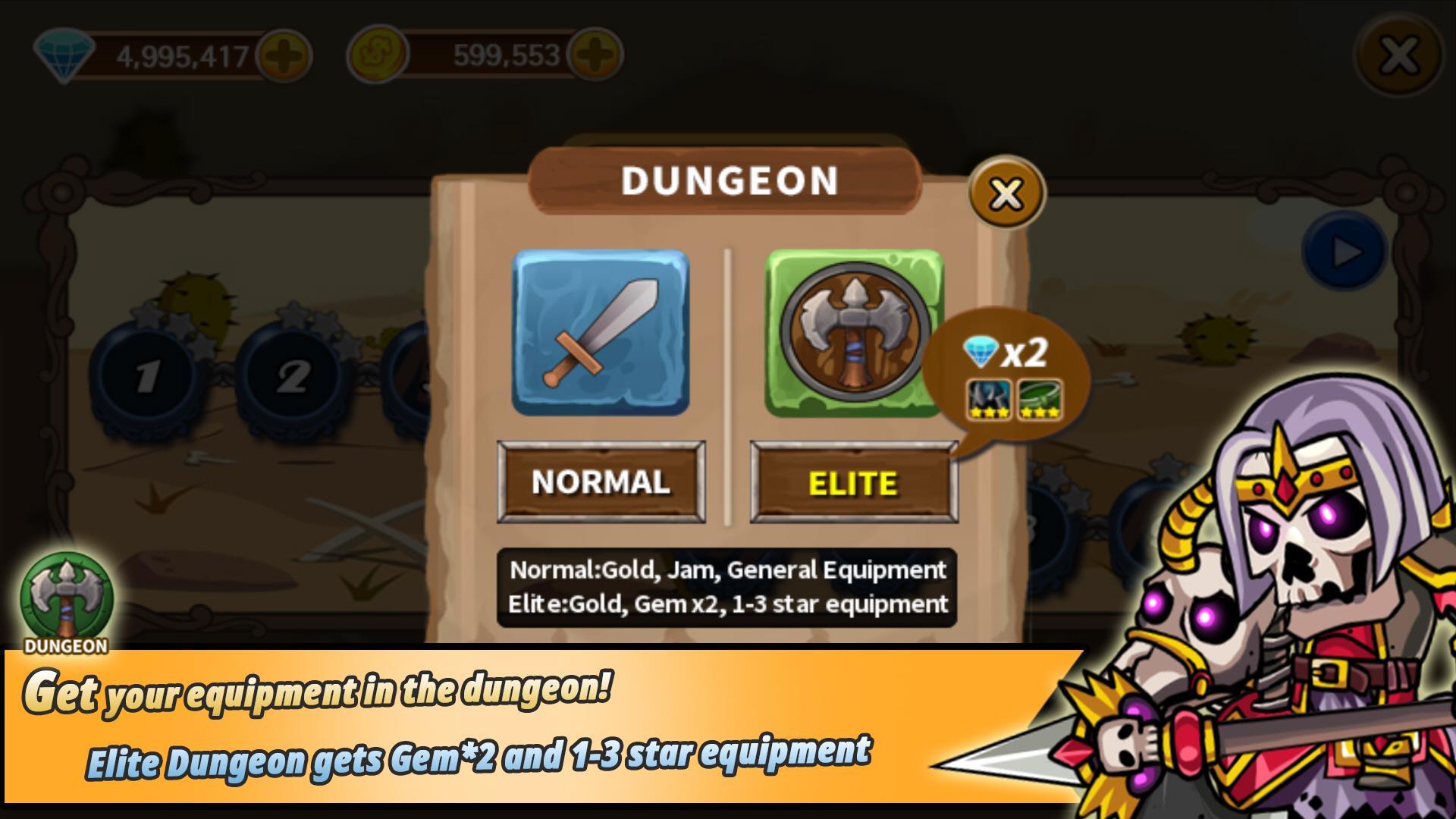
Task: Click the DUNGEON title banner
Action: 726,180
